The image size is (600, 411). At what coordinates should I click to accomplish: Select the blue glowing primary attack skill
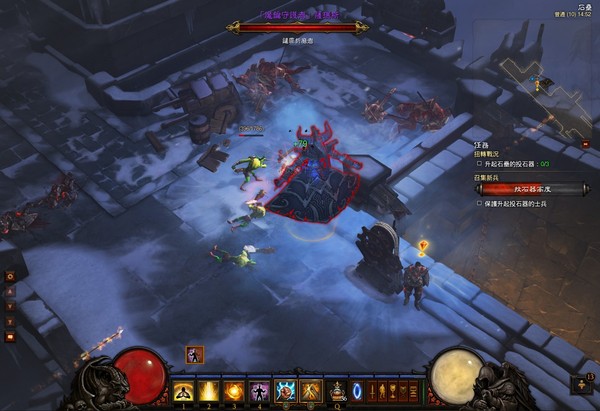(x=284, y=391)
